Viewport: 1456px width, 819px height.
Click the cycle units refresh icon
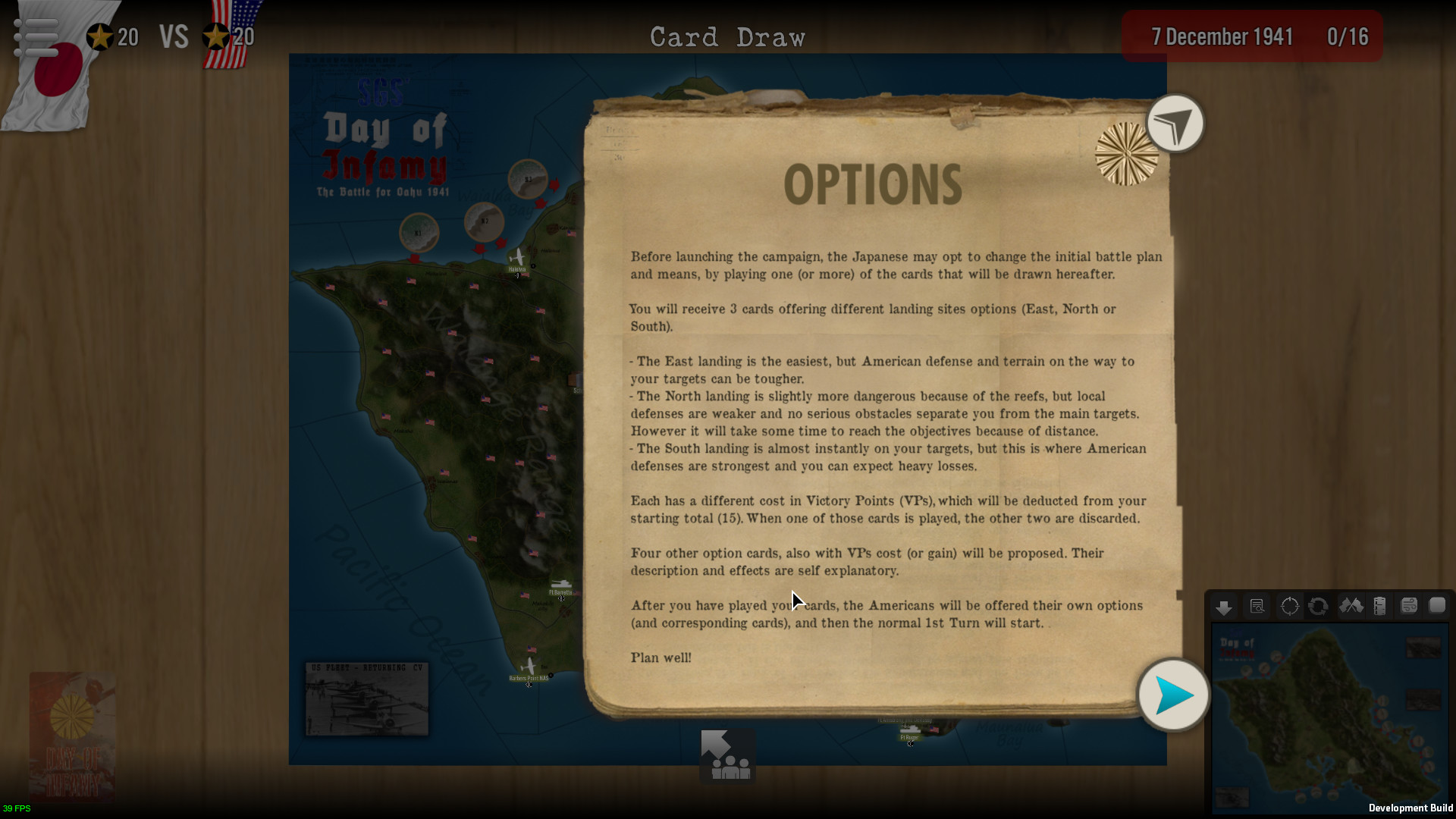point(1319,607)
